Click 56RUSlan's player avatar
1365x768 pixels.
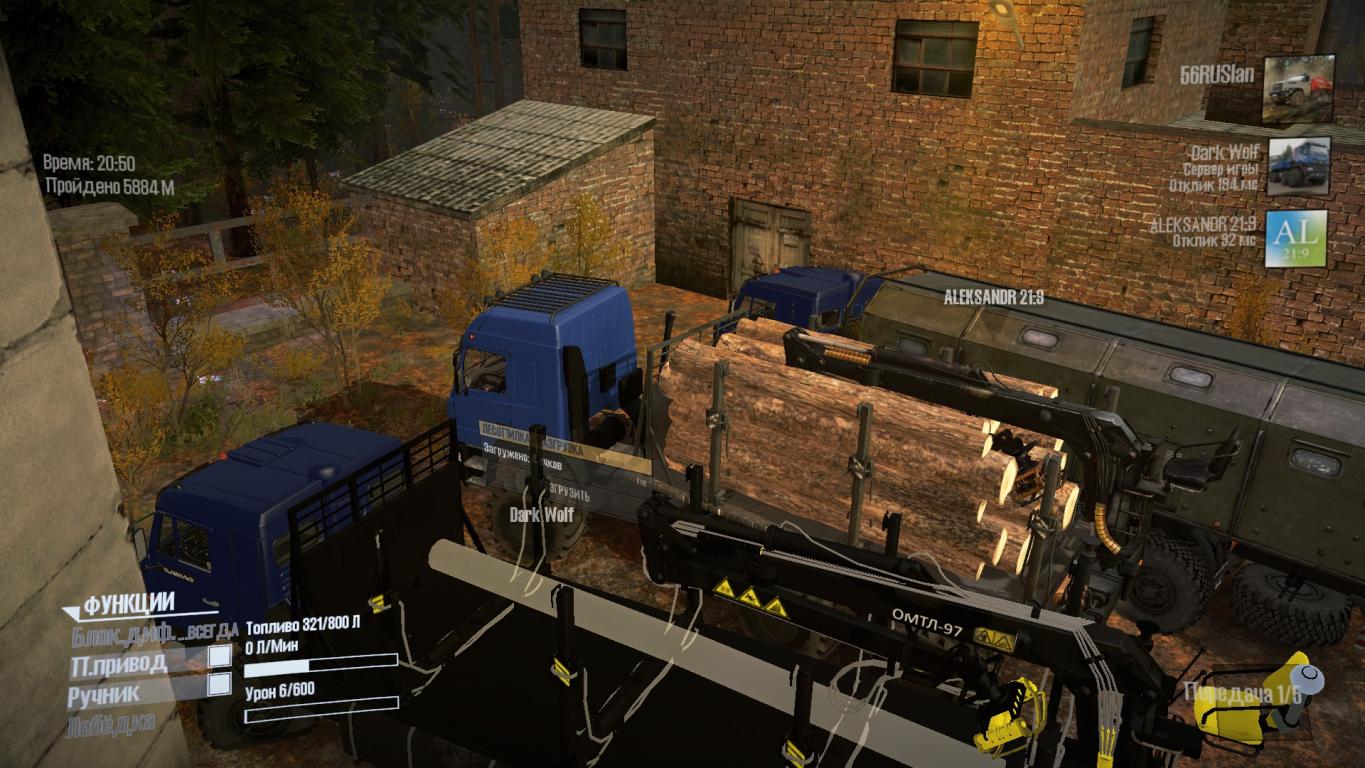(1298, 89)
